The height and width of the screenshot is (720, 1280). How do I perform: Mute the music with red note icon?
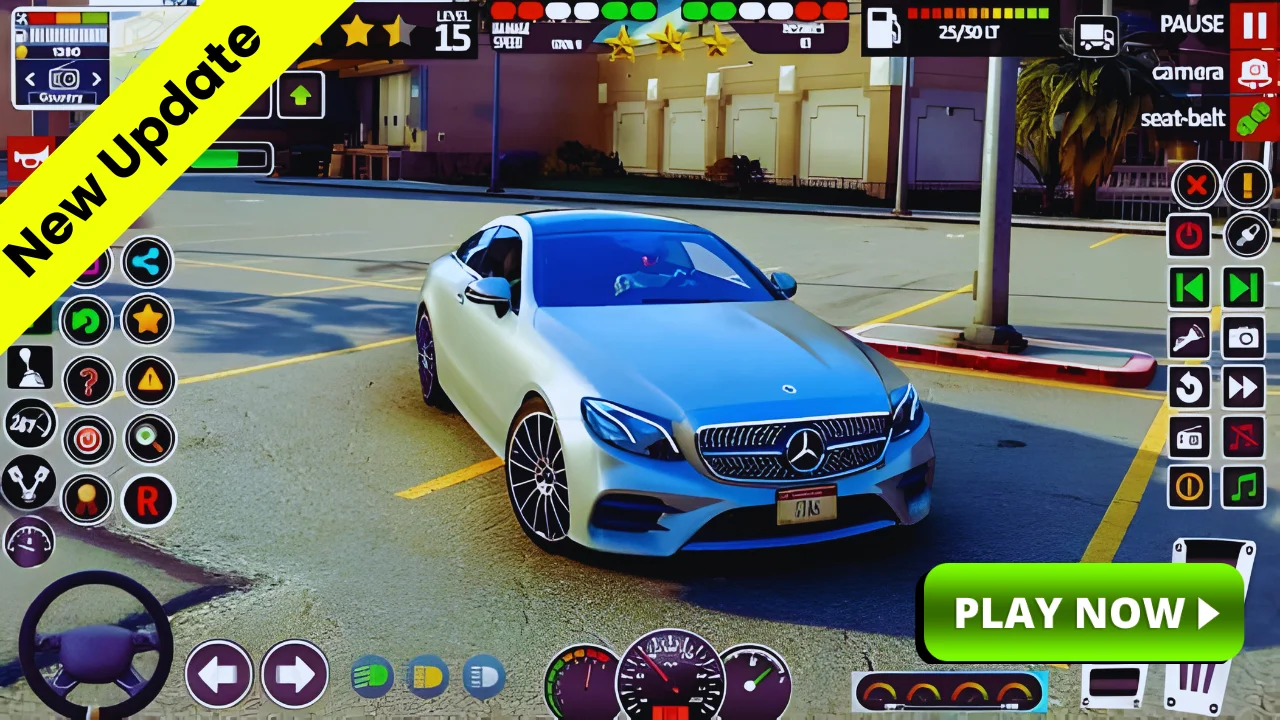pyautogui.click(x=1243, y=438)
